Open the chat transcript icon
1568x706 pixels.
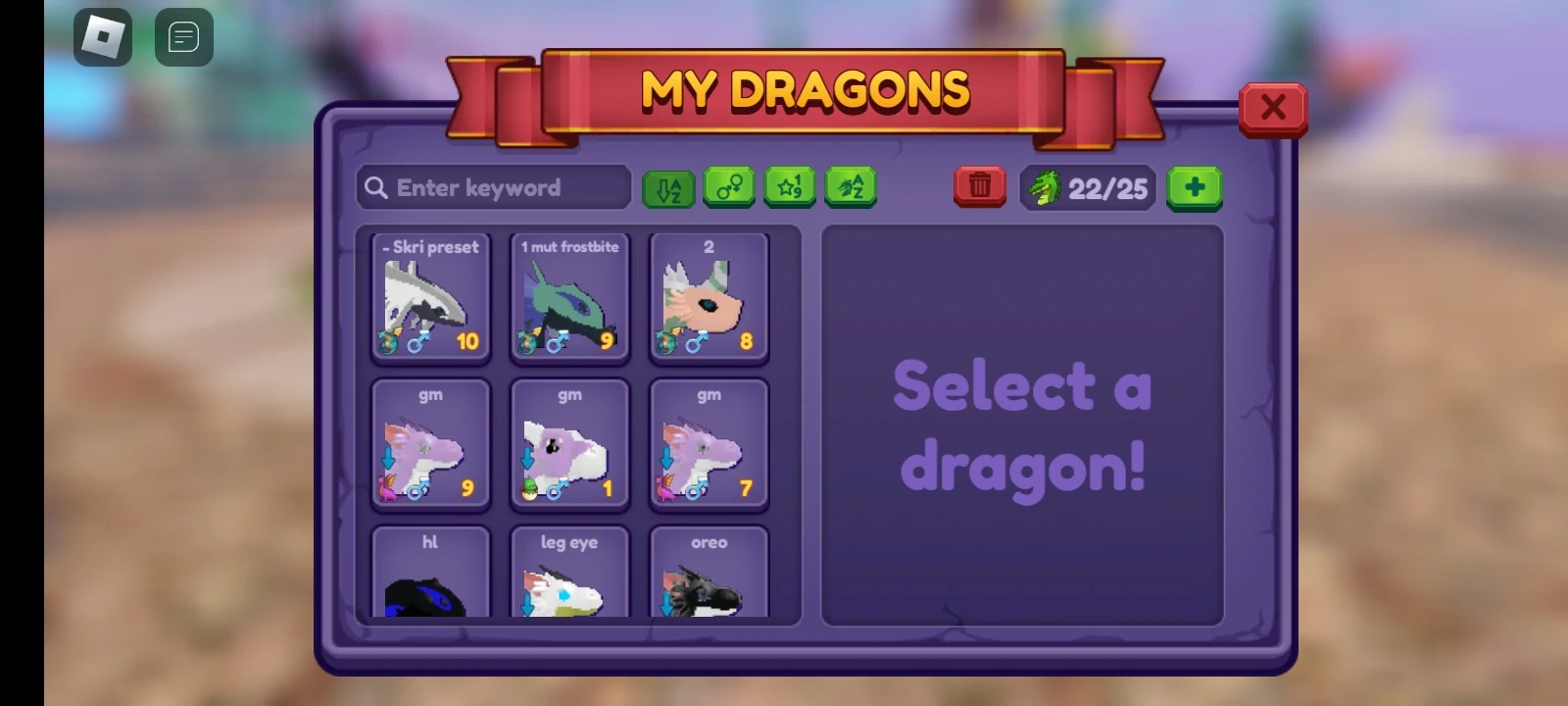(183, 37)
